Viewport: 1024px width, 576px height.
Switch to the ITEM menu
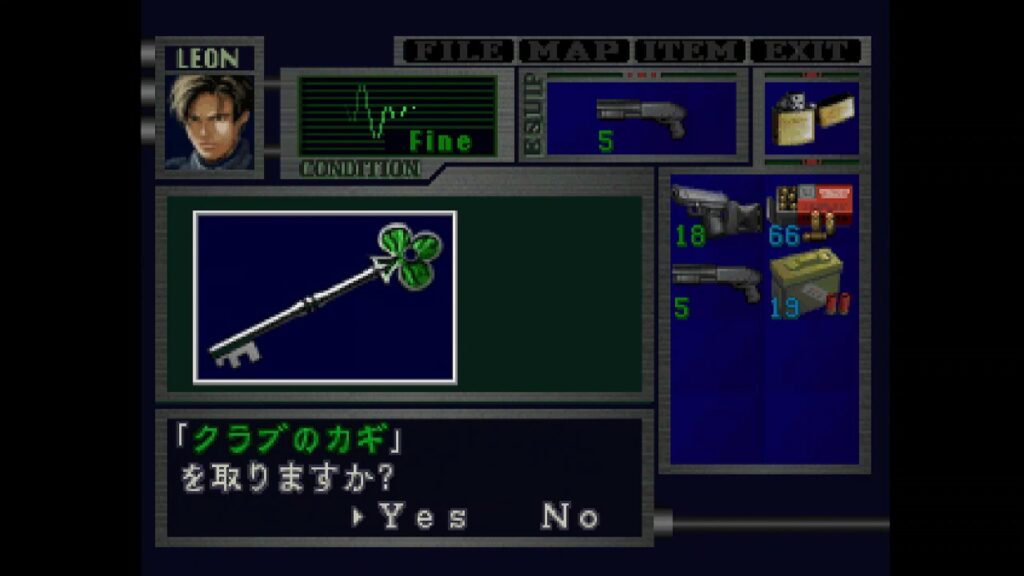691,51
